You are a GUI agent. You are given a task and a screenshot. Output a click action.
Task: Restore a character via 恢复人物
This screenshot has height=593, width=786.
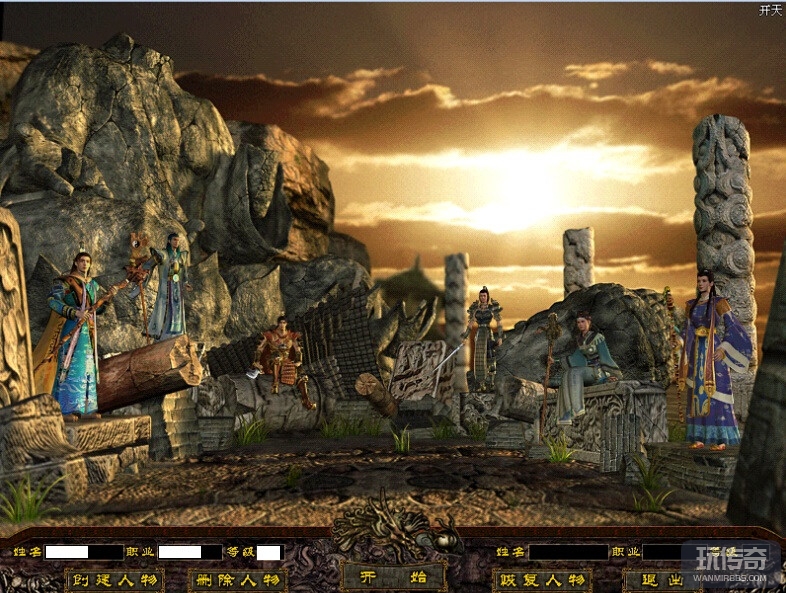[x=541, y=580]
